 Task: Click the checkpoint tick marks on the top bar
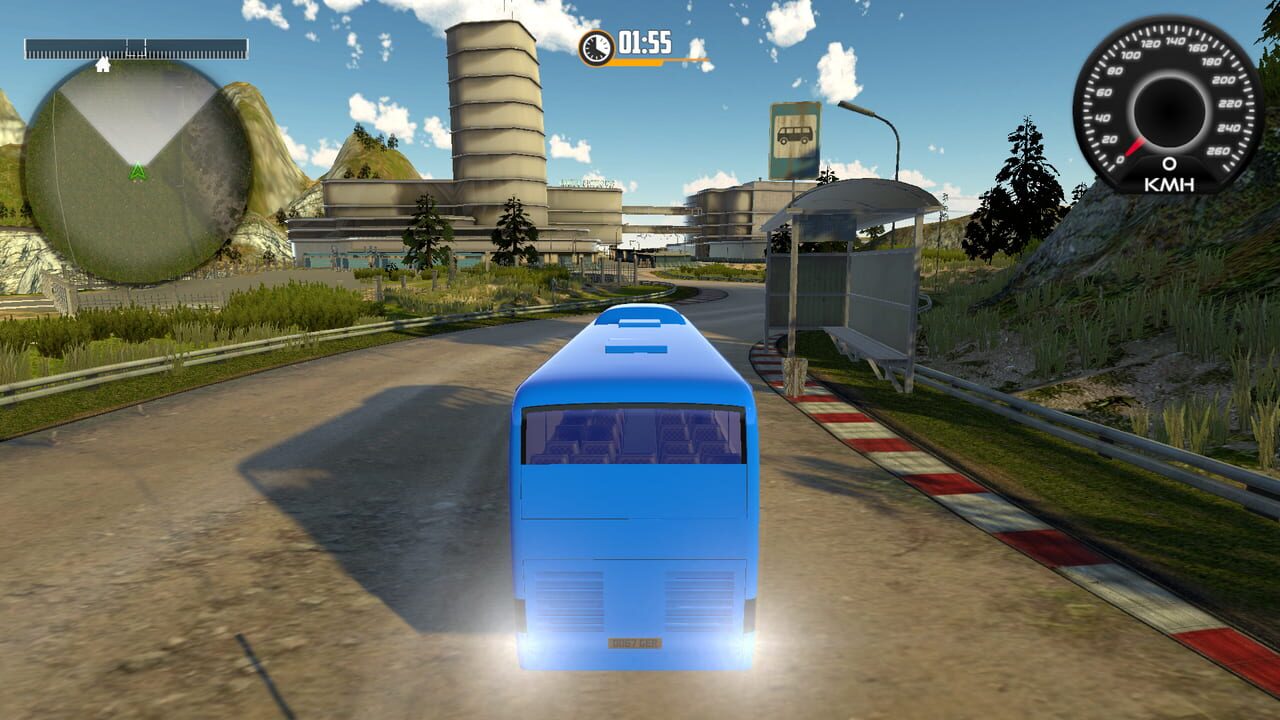pyautogui.click(x=135, y=43)
